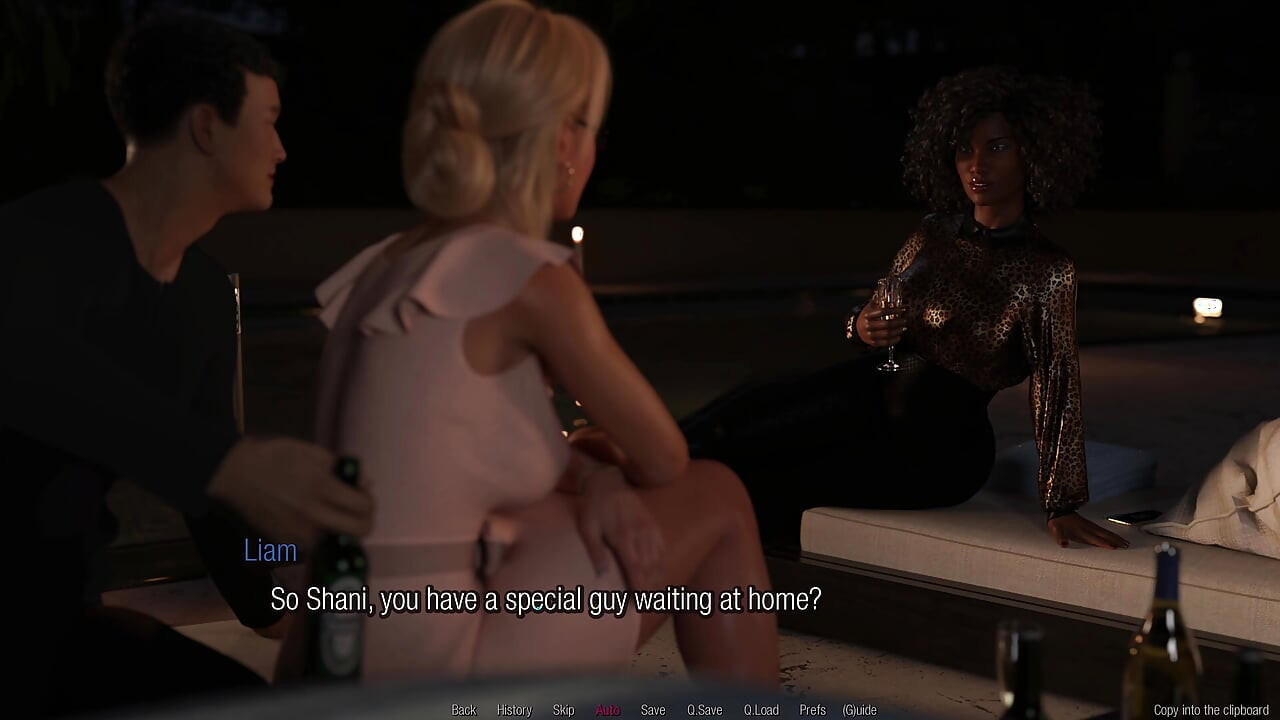Quick load using the Q.Load button
The image size is (1280, 720).
point(760,710)
